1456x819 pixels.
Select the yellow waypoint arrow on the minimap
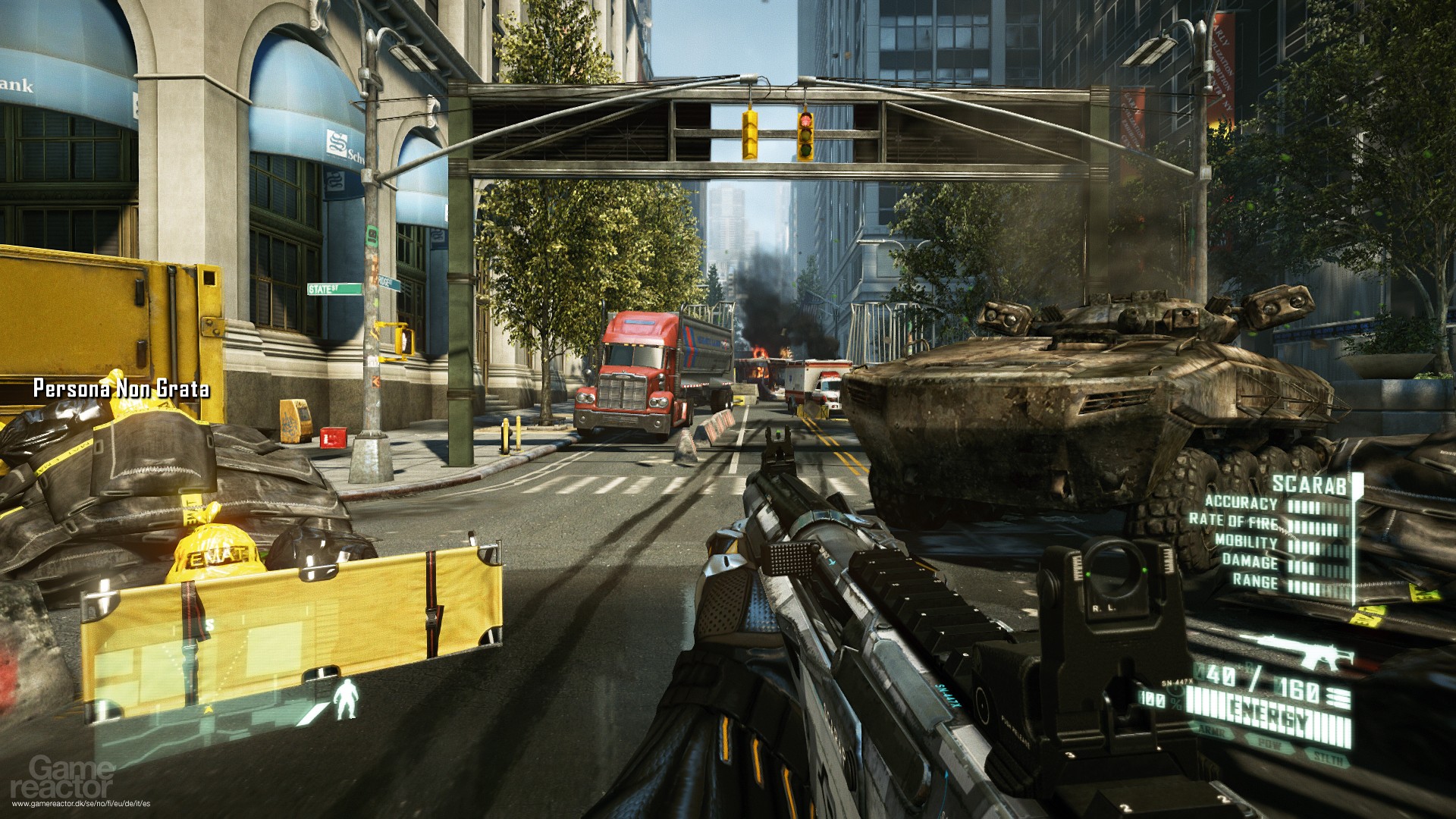(208, 709)
